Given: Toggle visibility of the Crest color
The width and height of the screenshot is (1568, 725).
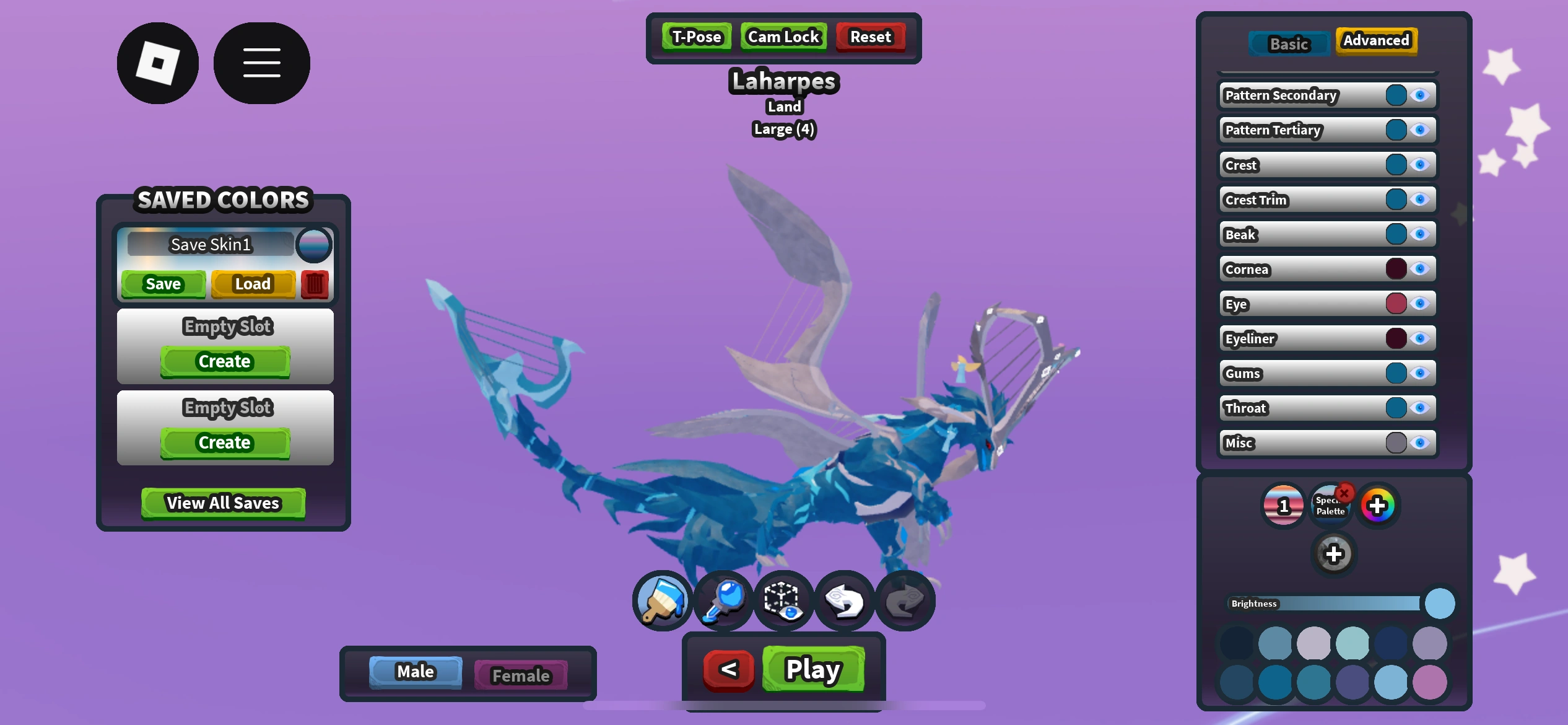Looking at the screenshot, I should coord(1421,164).
